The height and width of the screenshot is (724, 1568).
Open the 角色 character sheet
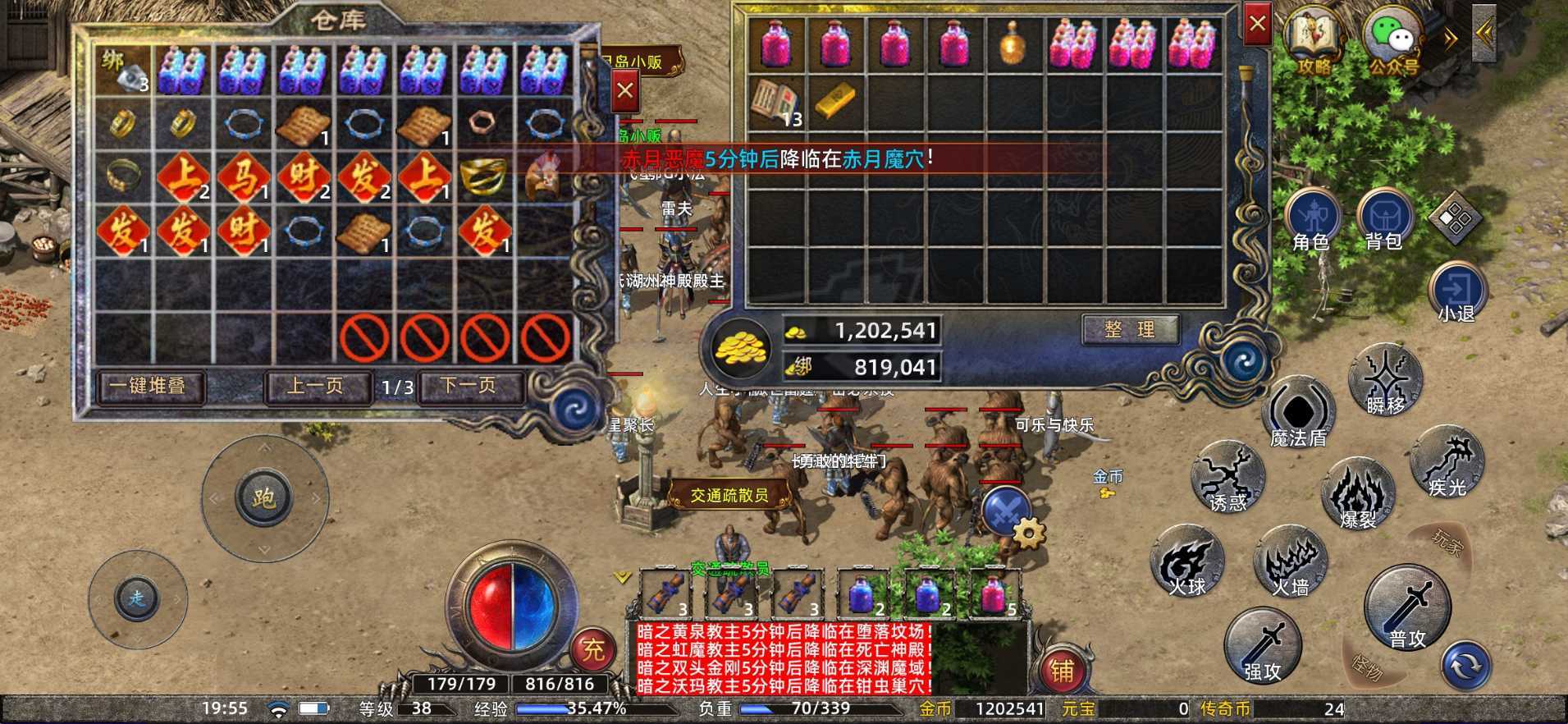tap(1312, 219)
